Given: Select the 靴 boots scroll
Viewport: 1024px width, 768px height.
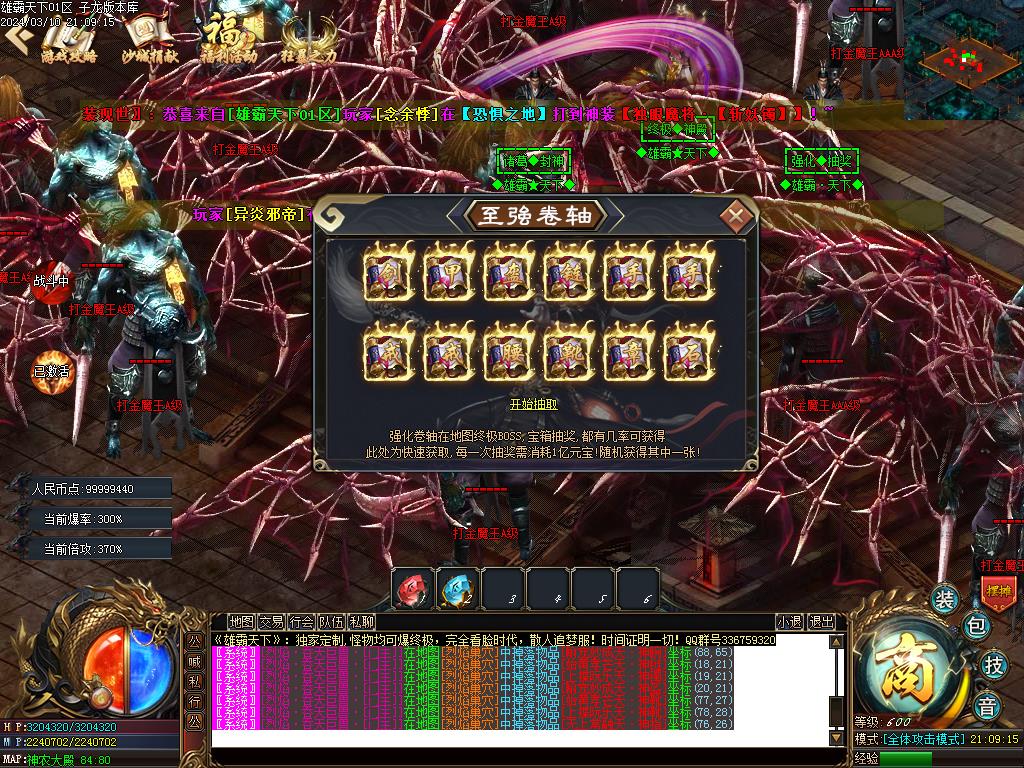Looking at the screenshot, I should coord(569,352).
